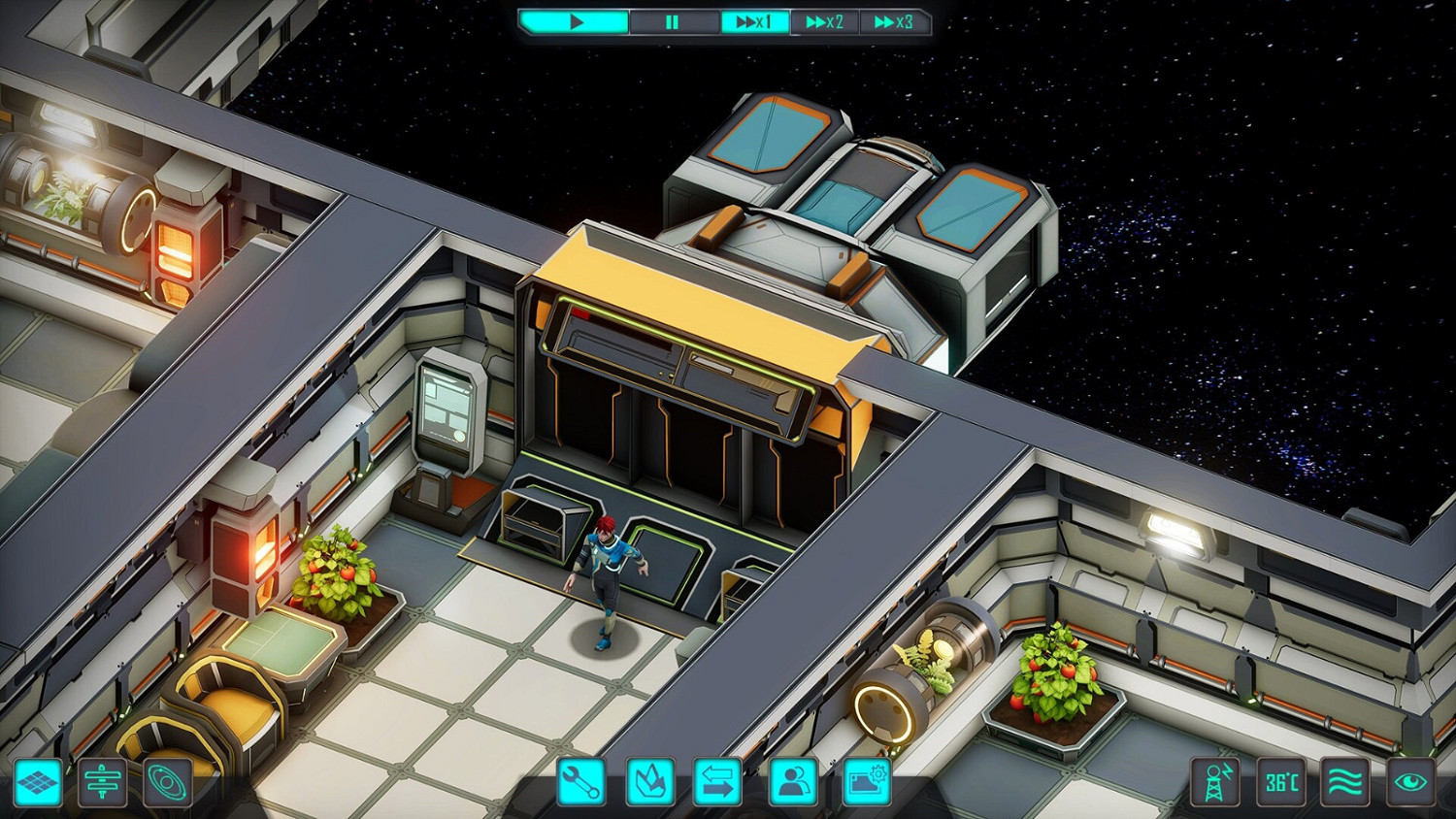Pause the game simulation
Image resolution: width=1456 pixels, height=819 pixels.
[673, 21]
